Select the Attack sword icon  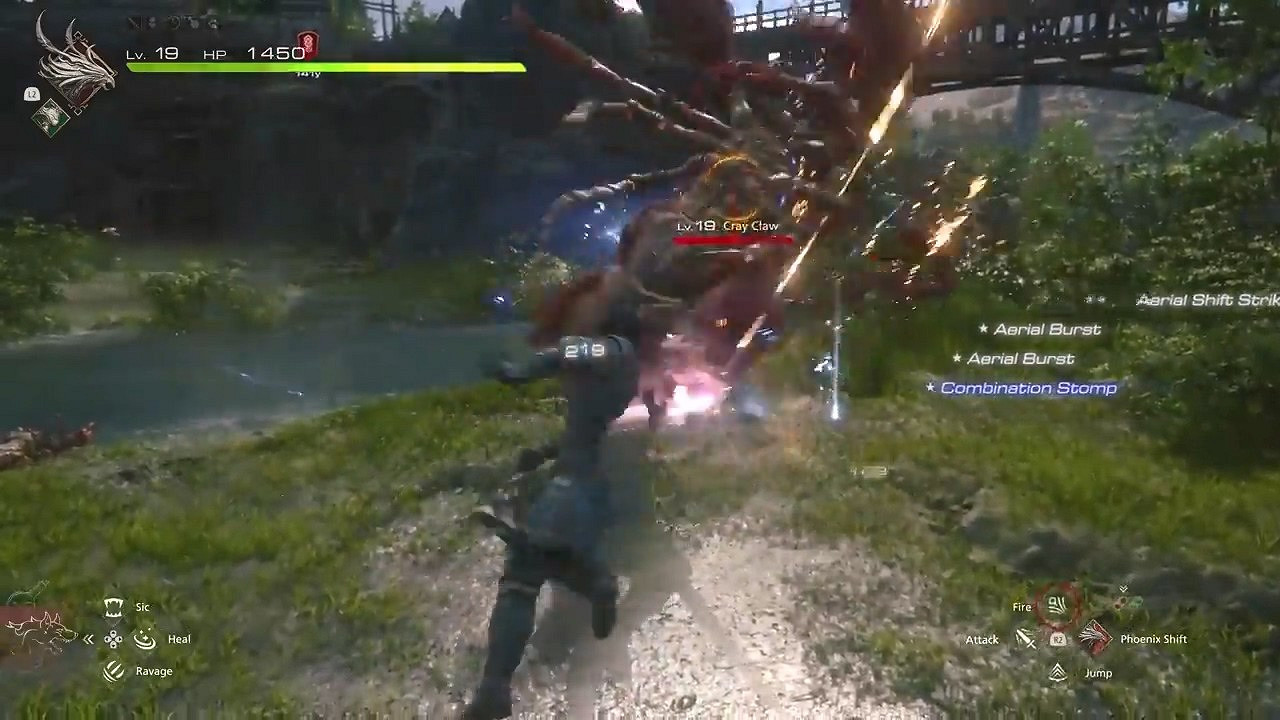[x=1025, y=638]
